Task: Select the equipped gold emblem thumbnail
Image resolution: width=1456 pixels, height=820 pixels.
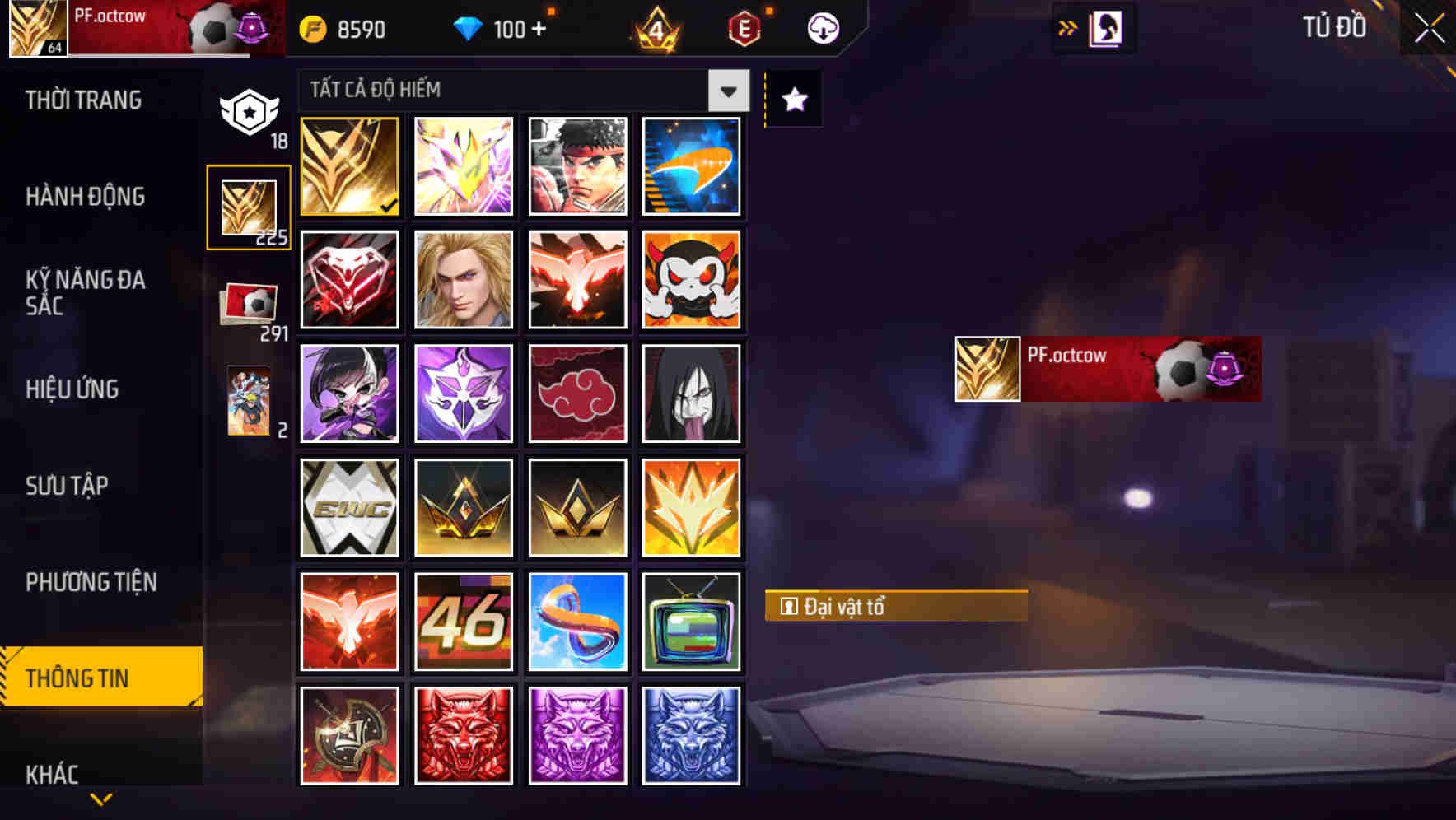Action: 349,166
